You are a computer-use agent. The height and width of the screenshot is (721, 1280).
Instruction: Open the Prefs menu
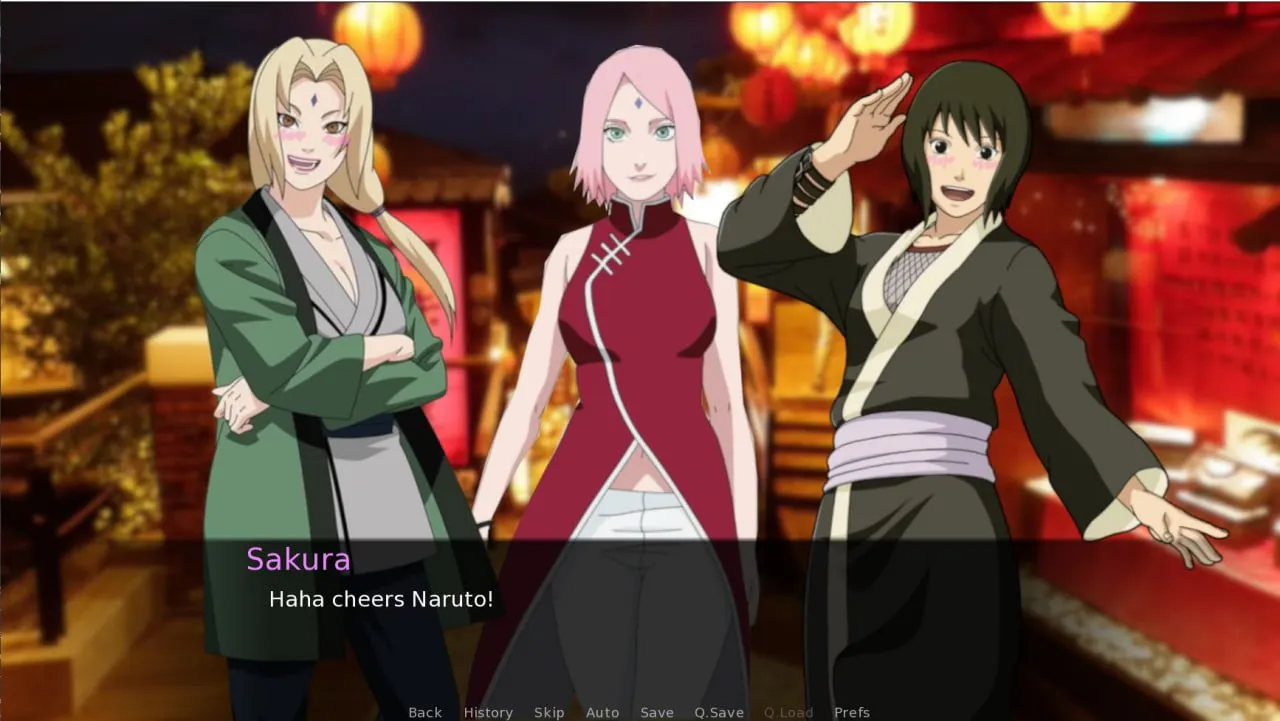pos(852,712)
